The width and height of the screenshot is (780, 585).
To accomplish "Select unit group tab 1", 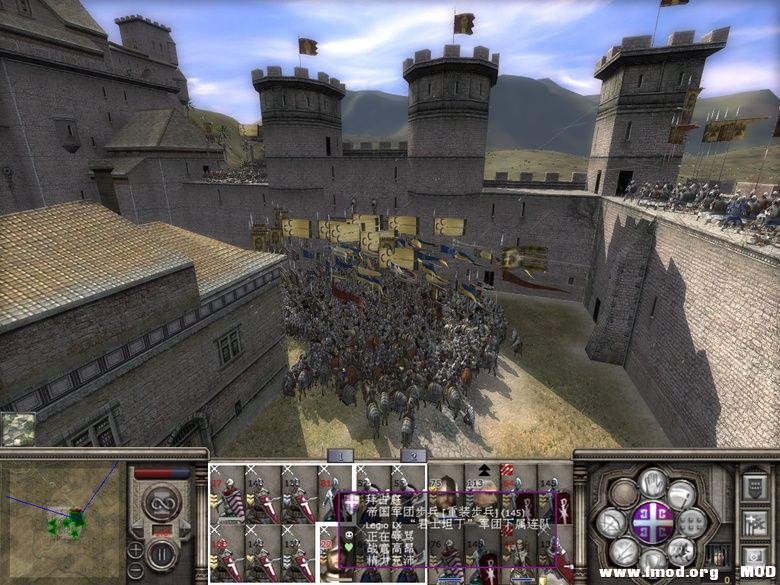I will [x=341, y=456].
